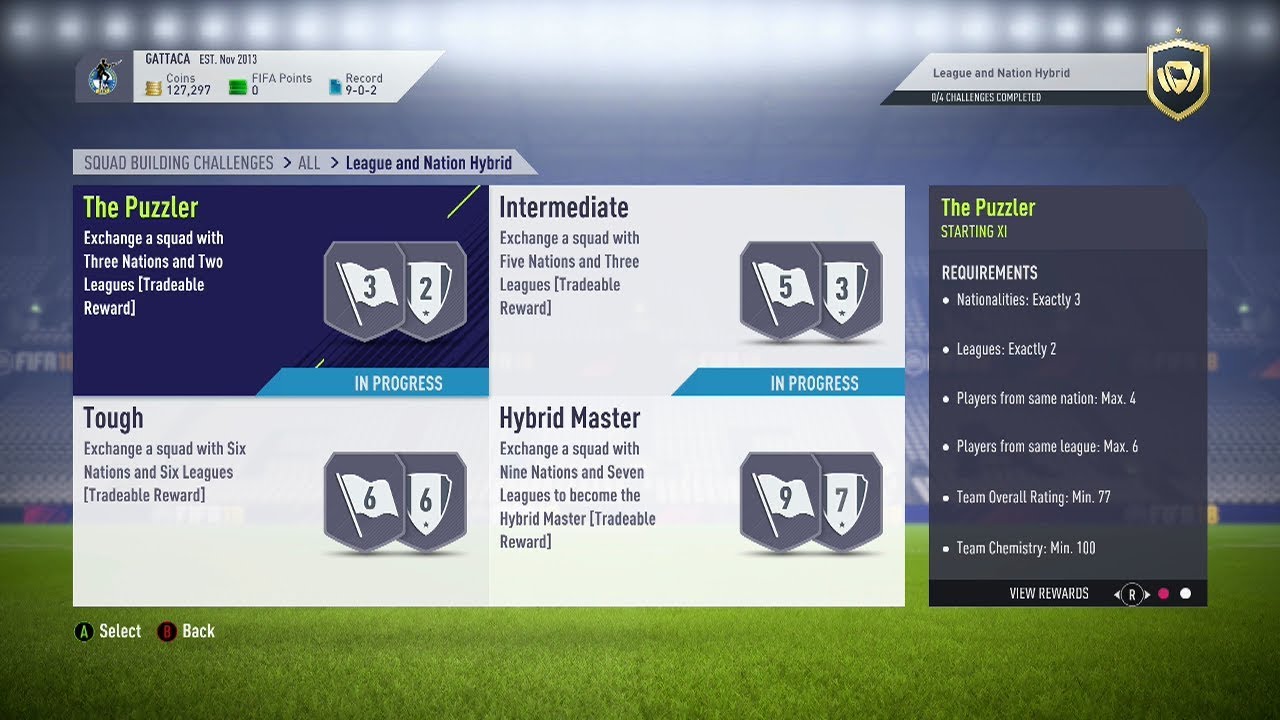Image resolution: width=1280 pixels, height=720 pixels.
Task: Open the Intermediate challenge tile
Action: coord(697,290)
